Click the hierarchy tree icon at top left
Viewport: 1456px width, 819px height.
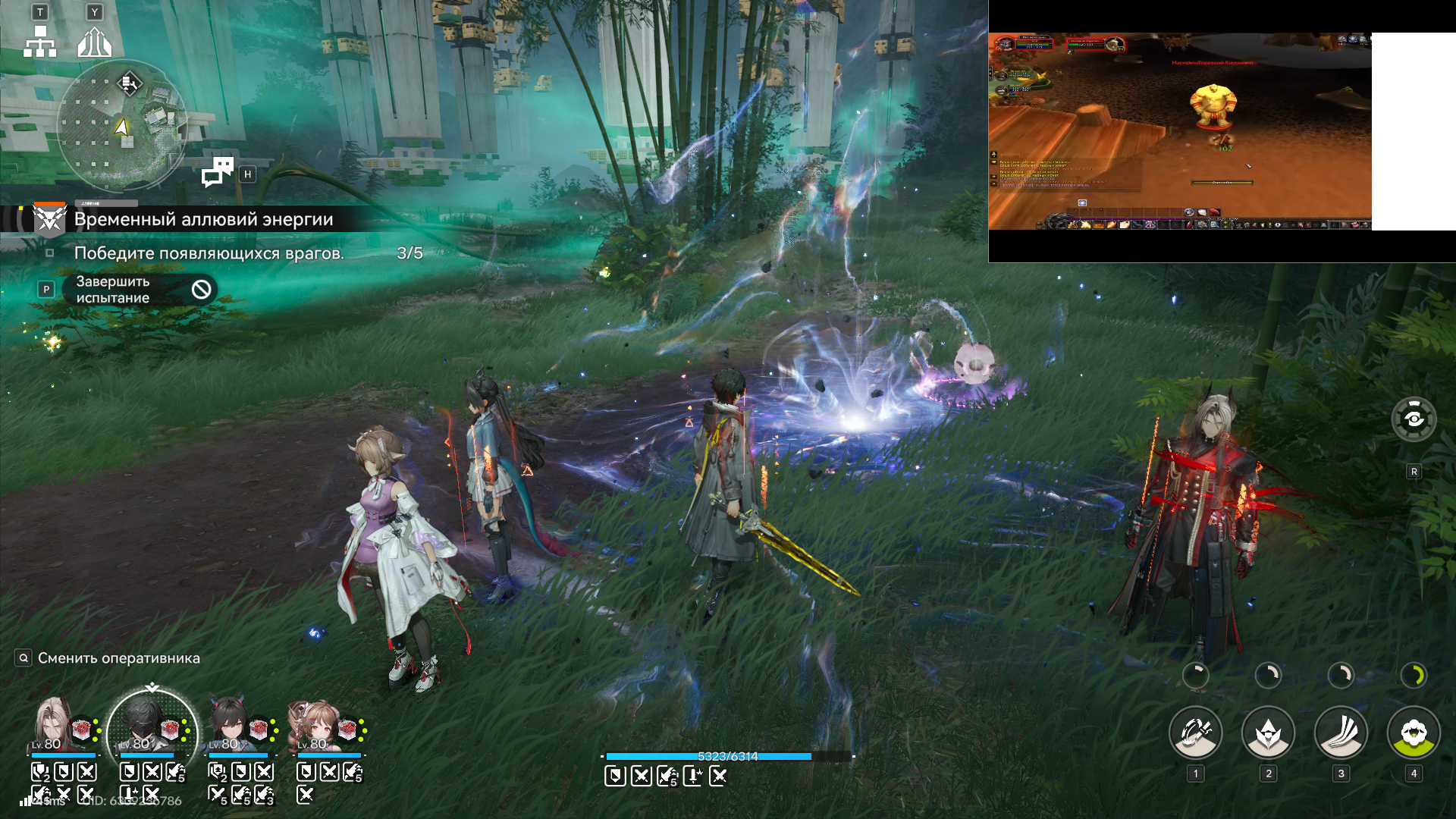coord(40,42)
